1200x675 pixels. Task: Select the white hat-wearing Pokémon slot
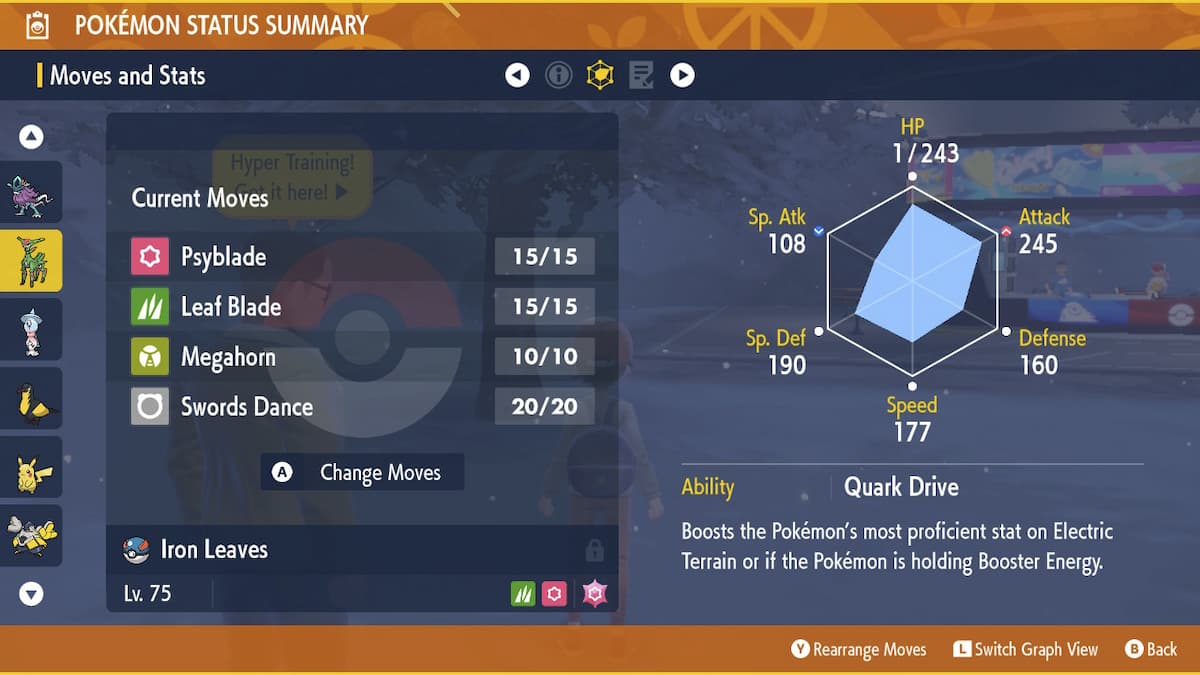coord(31,329)
